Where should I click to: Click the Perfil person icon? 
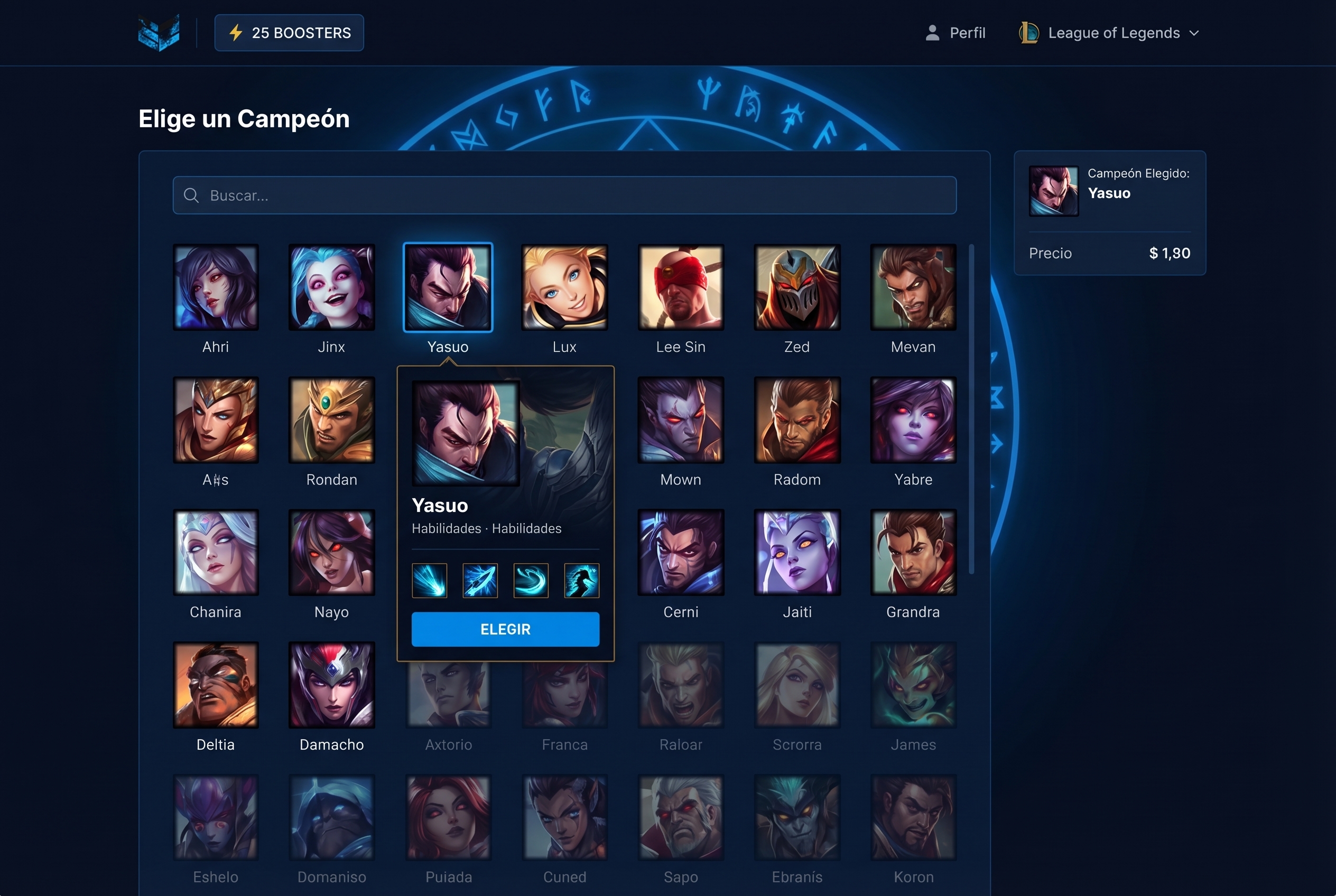[932, 33]
